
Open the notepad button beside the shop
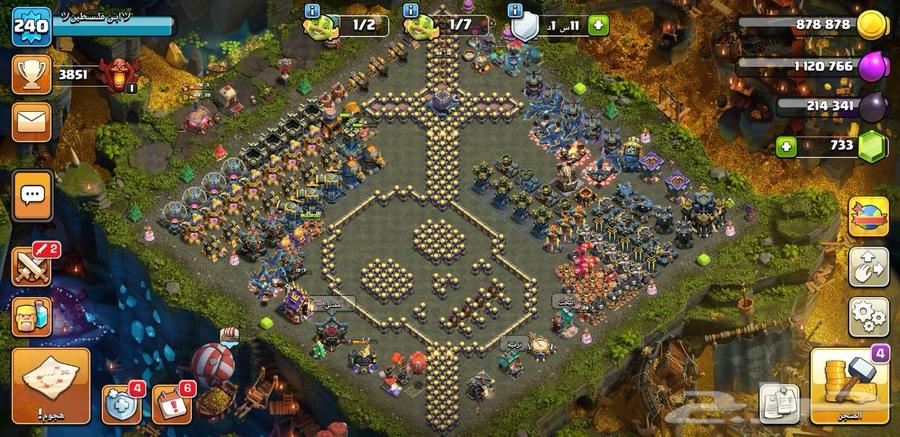pos(779,401)
